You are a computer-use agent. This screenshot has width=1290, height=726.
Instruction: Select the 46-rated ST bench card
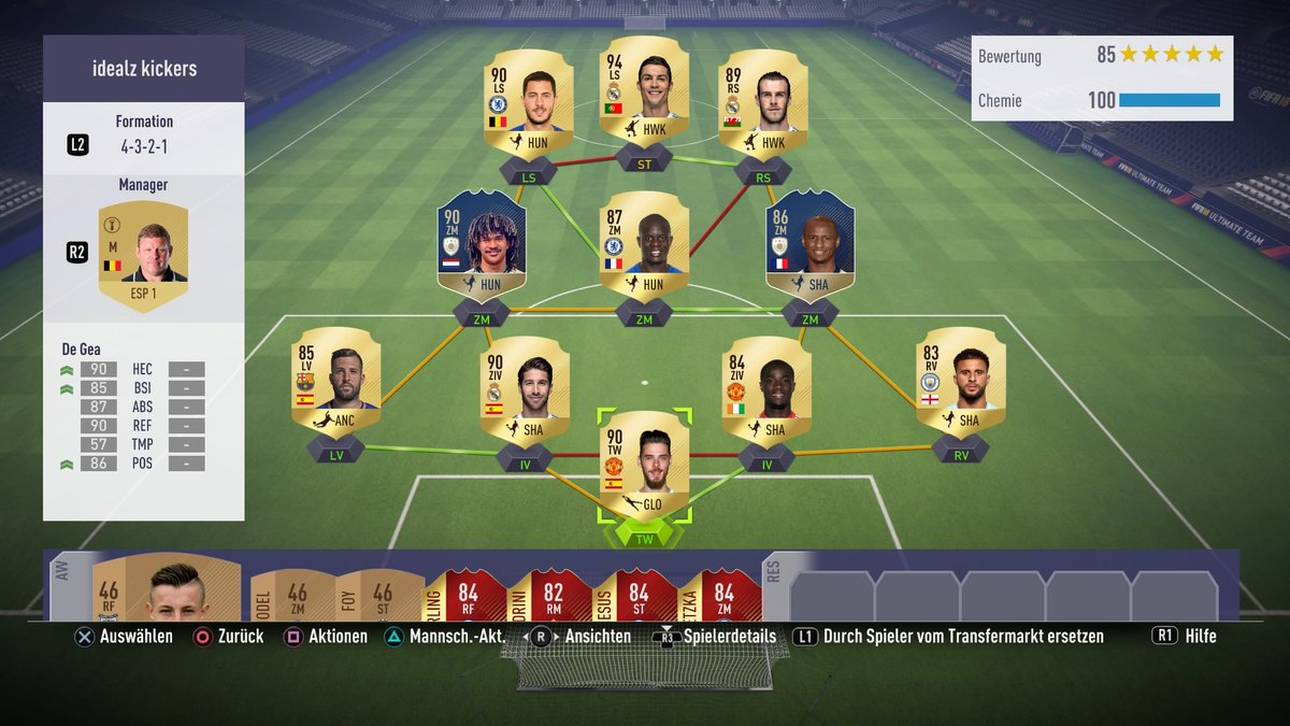(380, 597)
